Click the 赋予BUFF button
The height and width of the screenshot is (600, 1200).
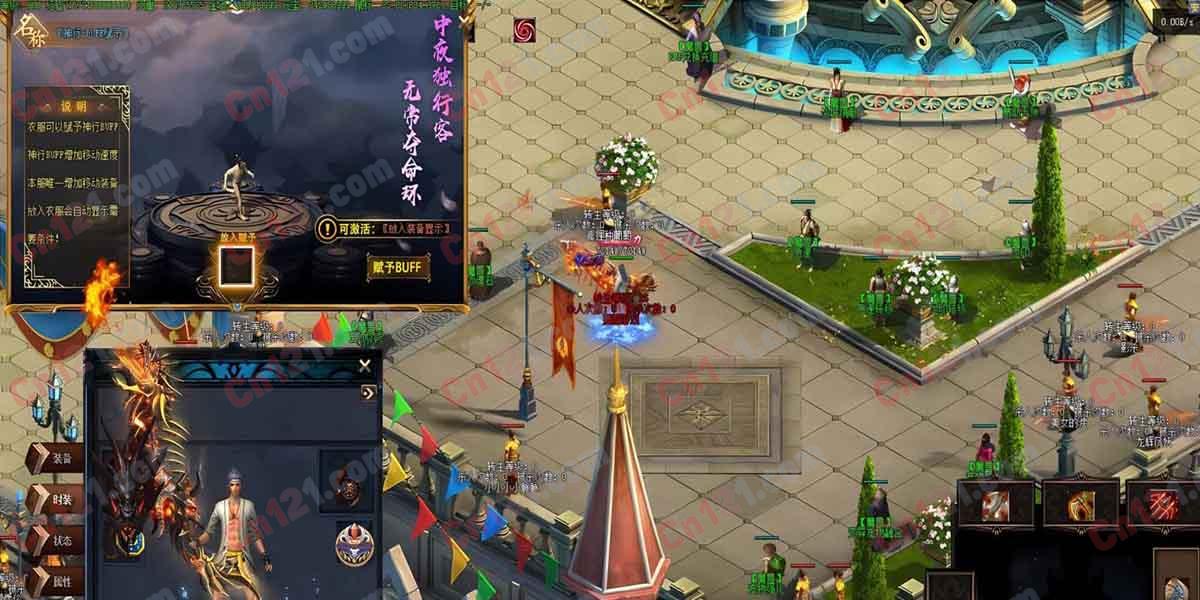[x=398, y=267]
